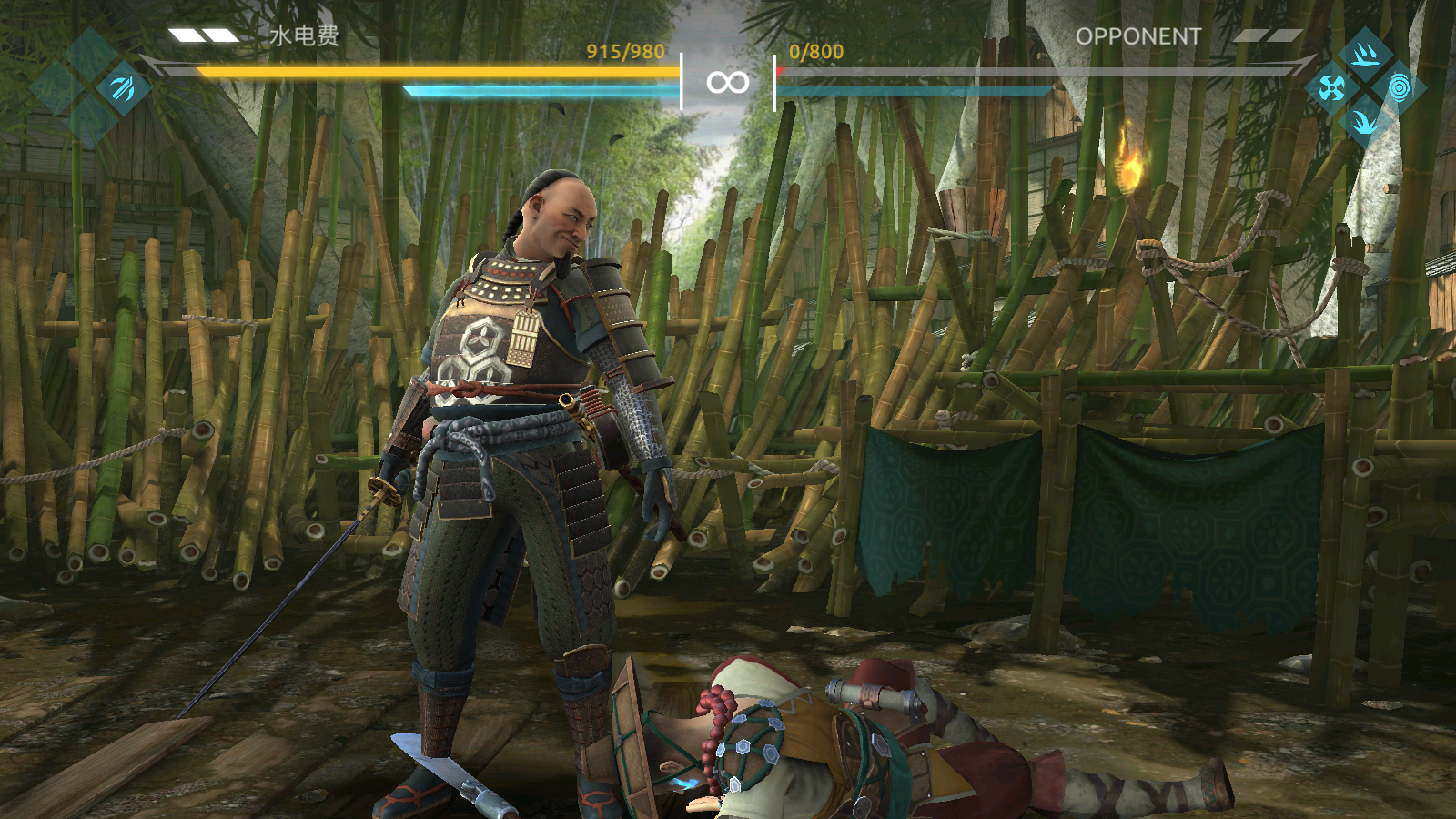This screenshot has width=1456, height=819.
Task: Select the opponent's downward claw ability icon
Action: pos(1365,121)
